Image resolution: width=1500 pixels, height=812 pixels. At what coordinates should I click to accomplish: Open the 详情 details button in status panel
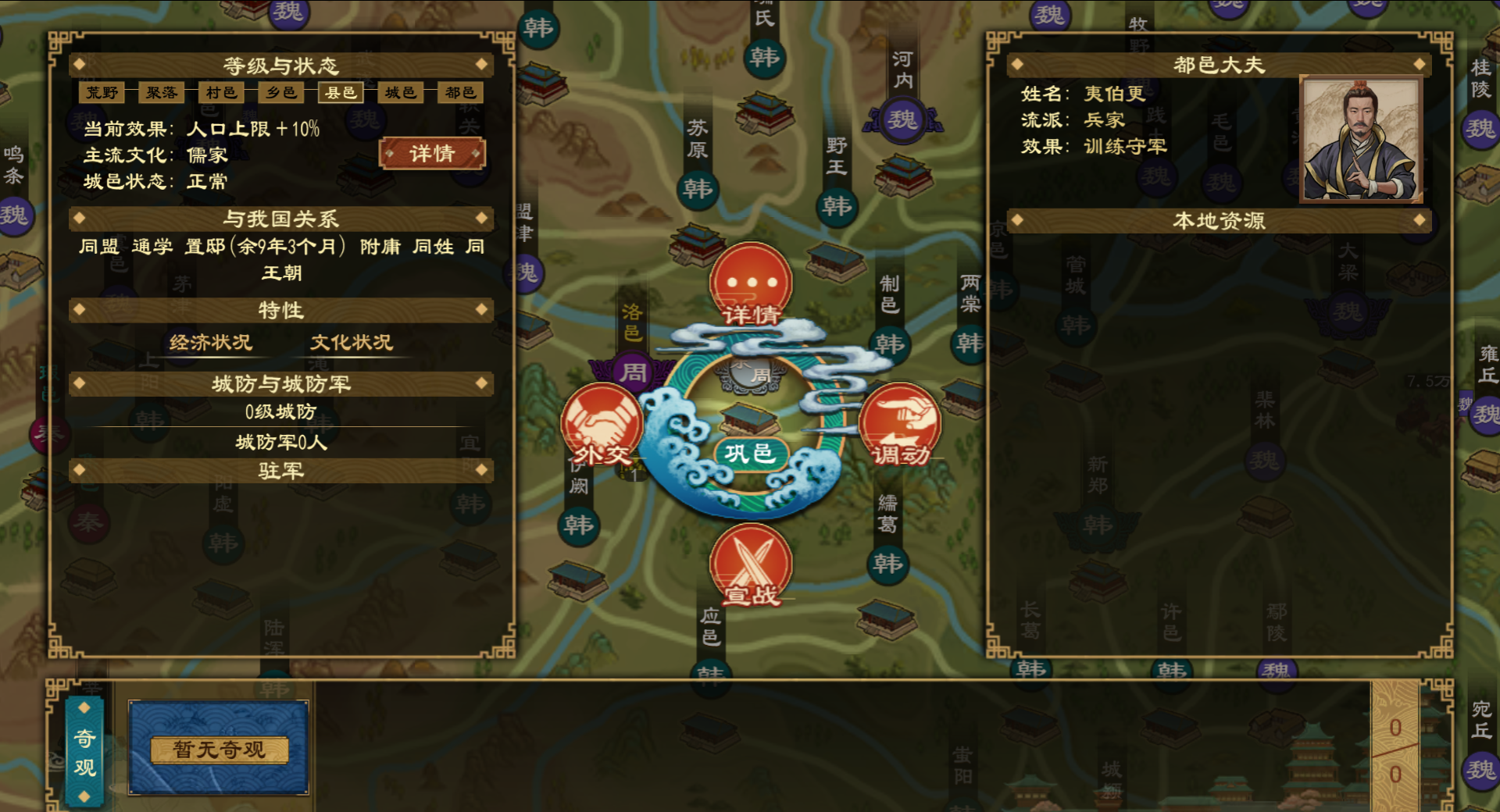(432, 154)
